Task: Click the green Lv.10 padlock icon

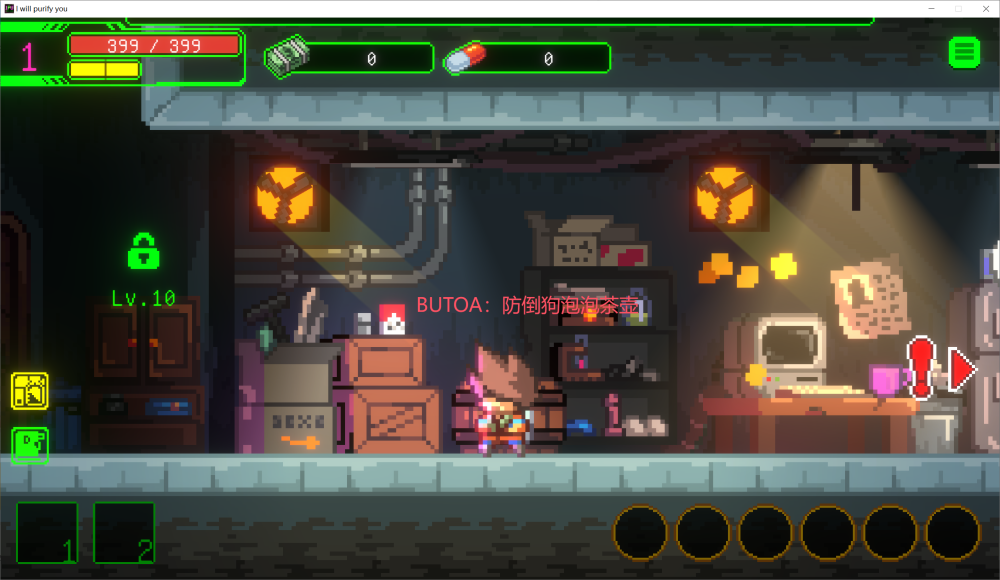Action: coord(144,251)
